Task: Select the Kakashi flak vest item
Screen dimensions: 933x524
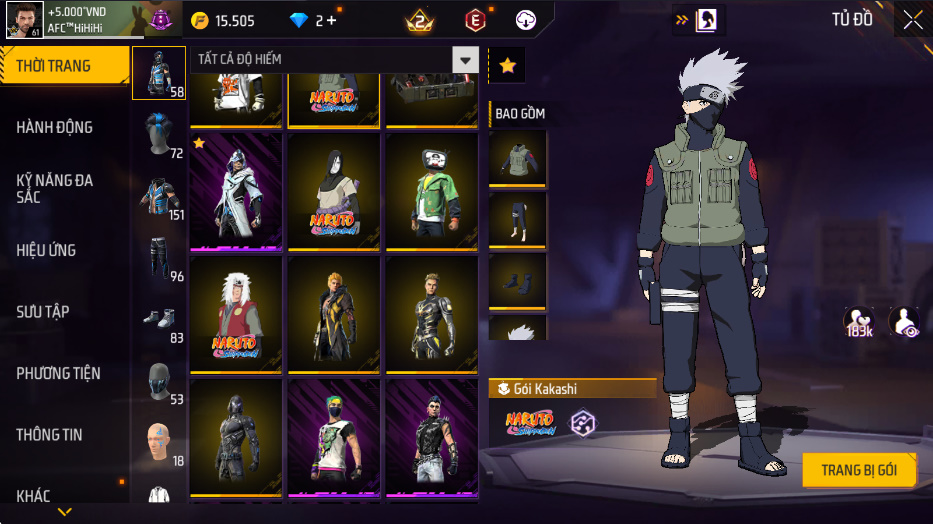Action: [x=517, y=157]
